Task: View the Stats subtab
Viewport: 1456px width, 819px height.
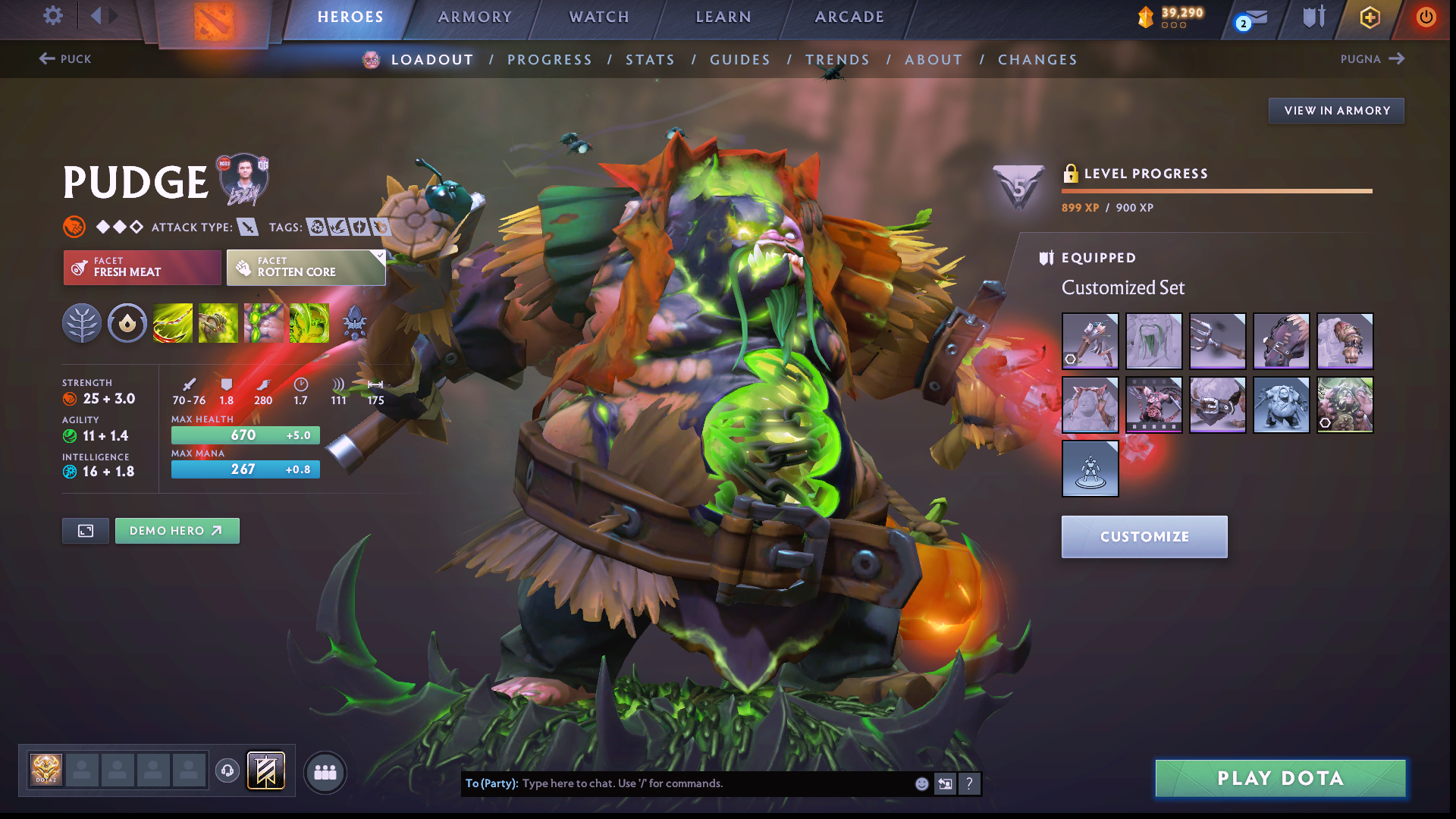Action: click(650, 60)
